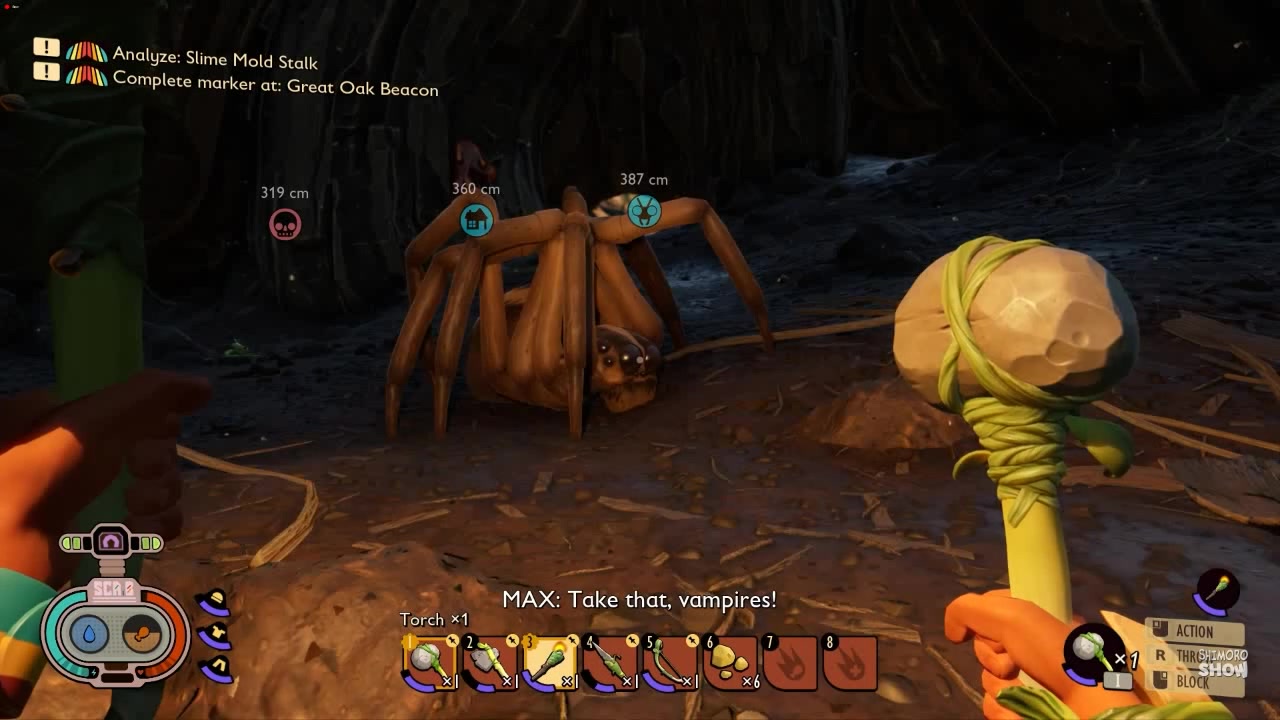Click the equipped hammer icon near the prompts
The height and width of the screenshot is (720, 1280).
(1090, 651)
